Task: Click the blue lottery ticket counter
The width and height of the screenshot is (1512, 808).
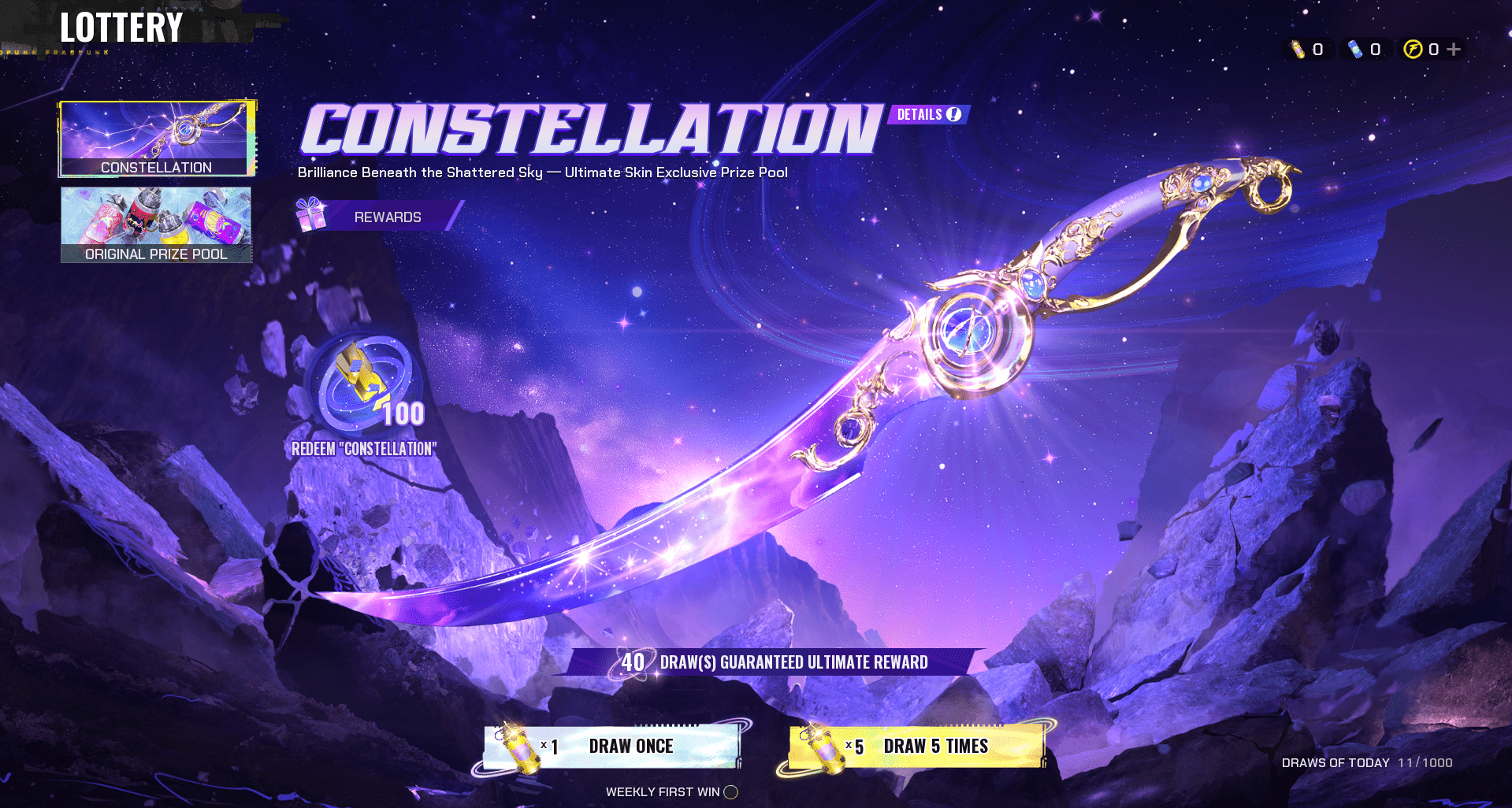Action: pyautogui.click(x=1365, y=50)
